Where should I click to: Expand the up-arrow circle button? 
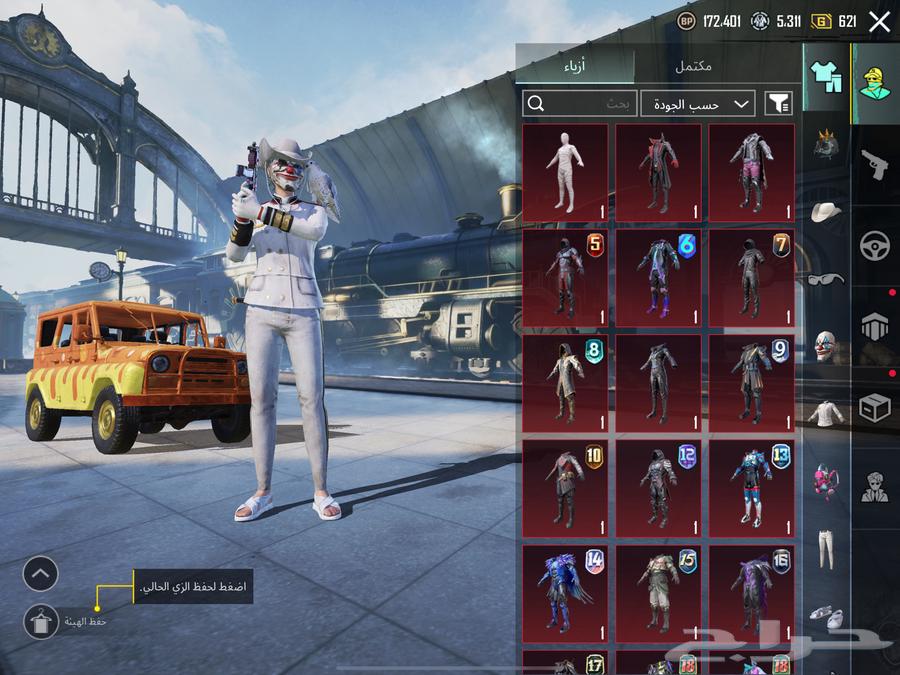(41, 574)
